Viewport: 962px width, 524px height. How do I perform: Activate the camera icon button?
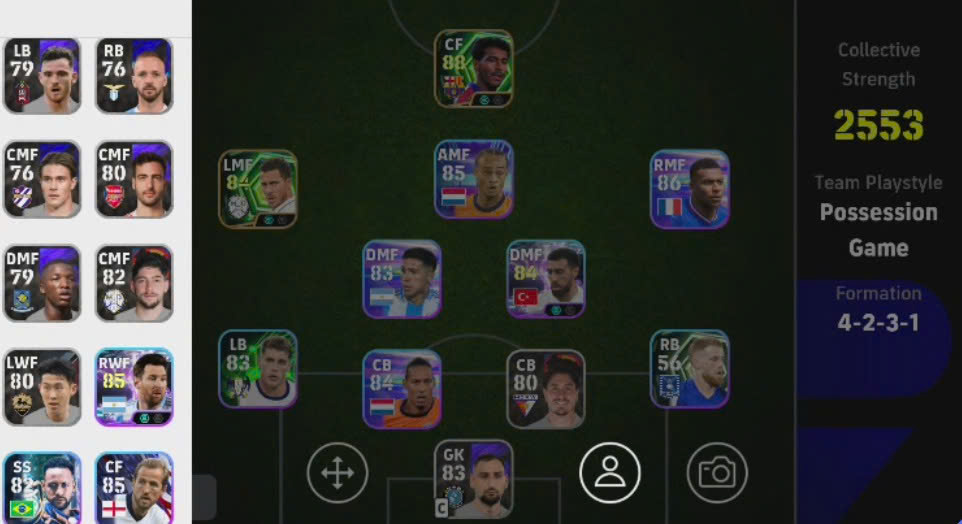[717, 472]
